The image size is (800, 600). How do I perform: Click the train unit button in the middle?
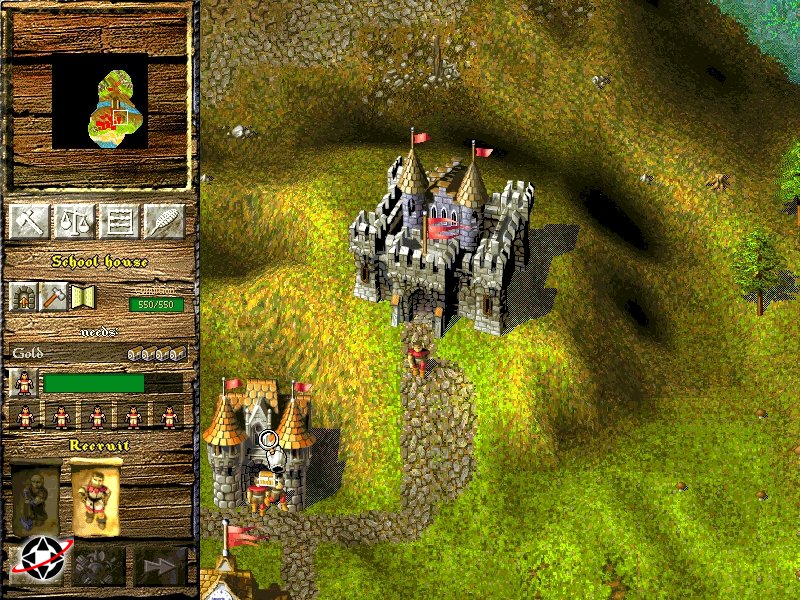pos(100,565)
